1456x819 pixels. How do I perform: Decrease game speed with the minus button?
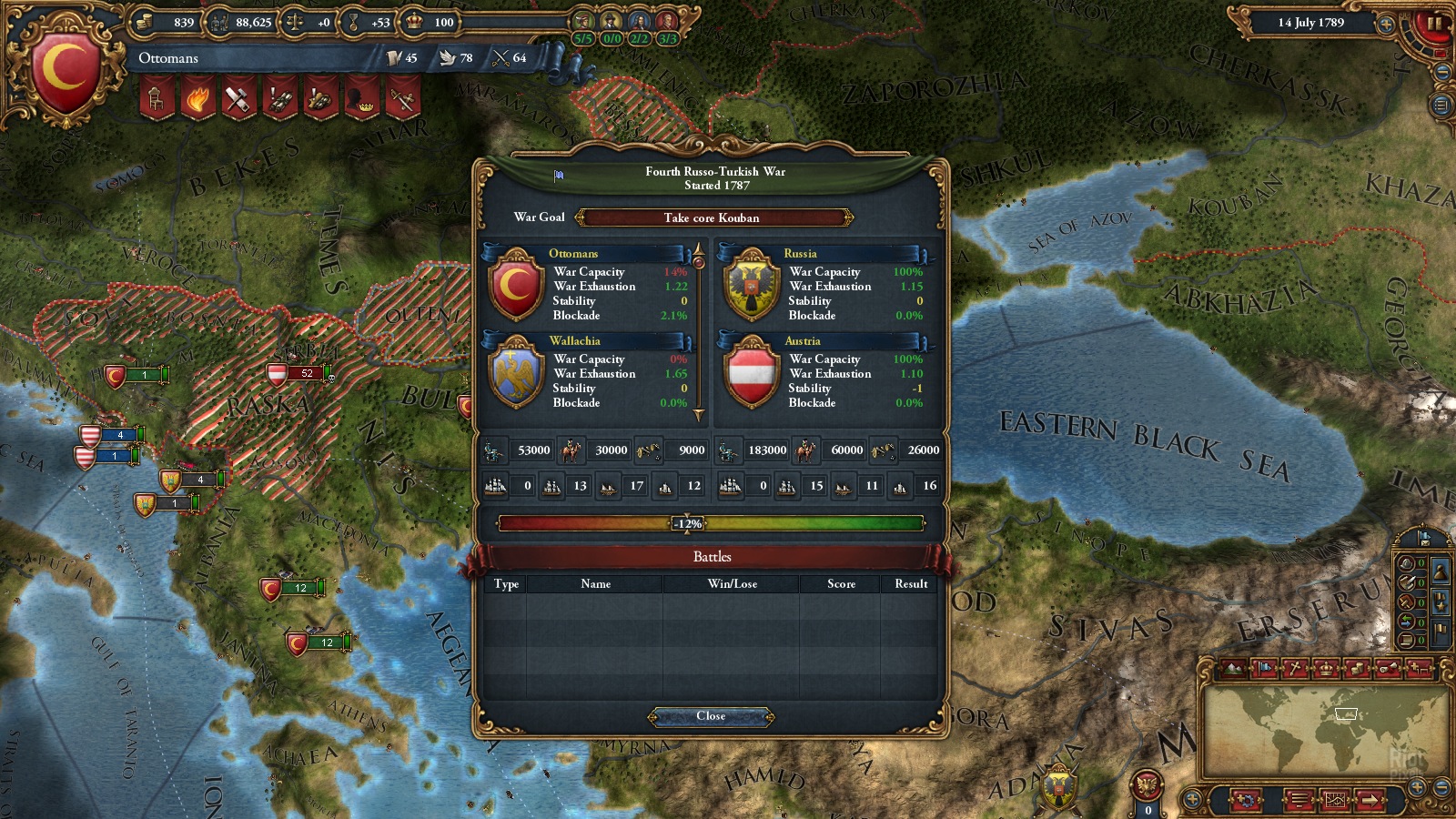[1442, 72]
